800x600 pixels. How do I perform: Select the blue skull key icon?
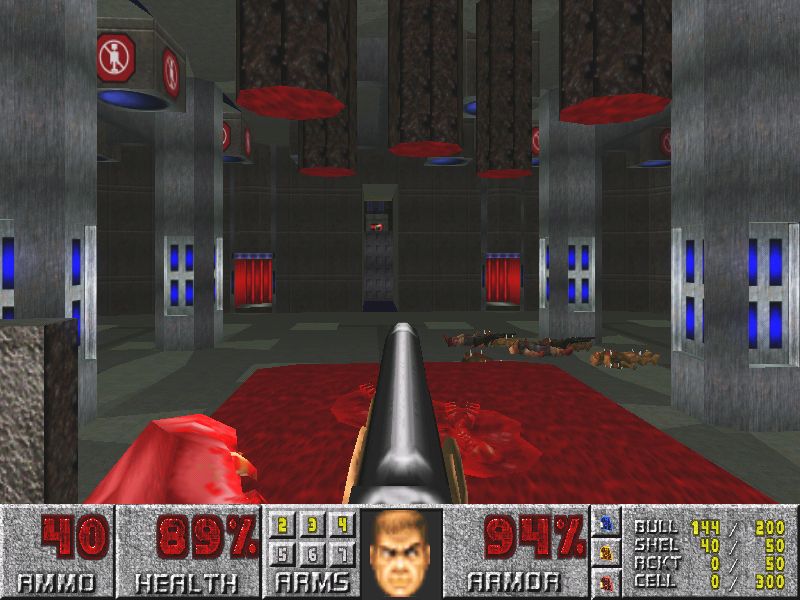[606, 523]
